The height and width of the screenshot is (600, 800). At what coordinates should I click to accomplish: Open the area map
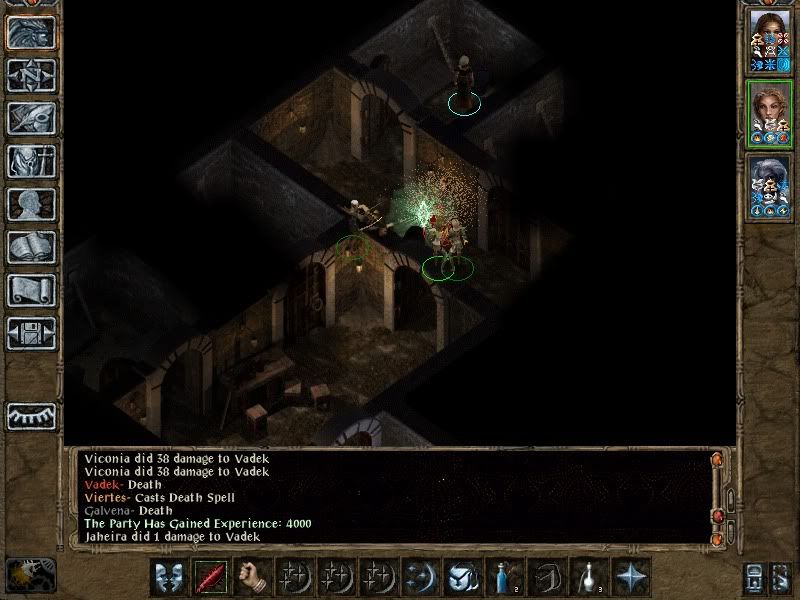[31, 75]
